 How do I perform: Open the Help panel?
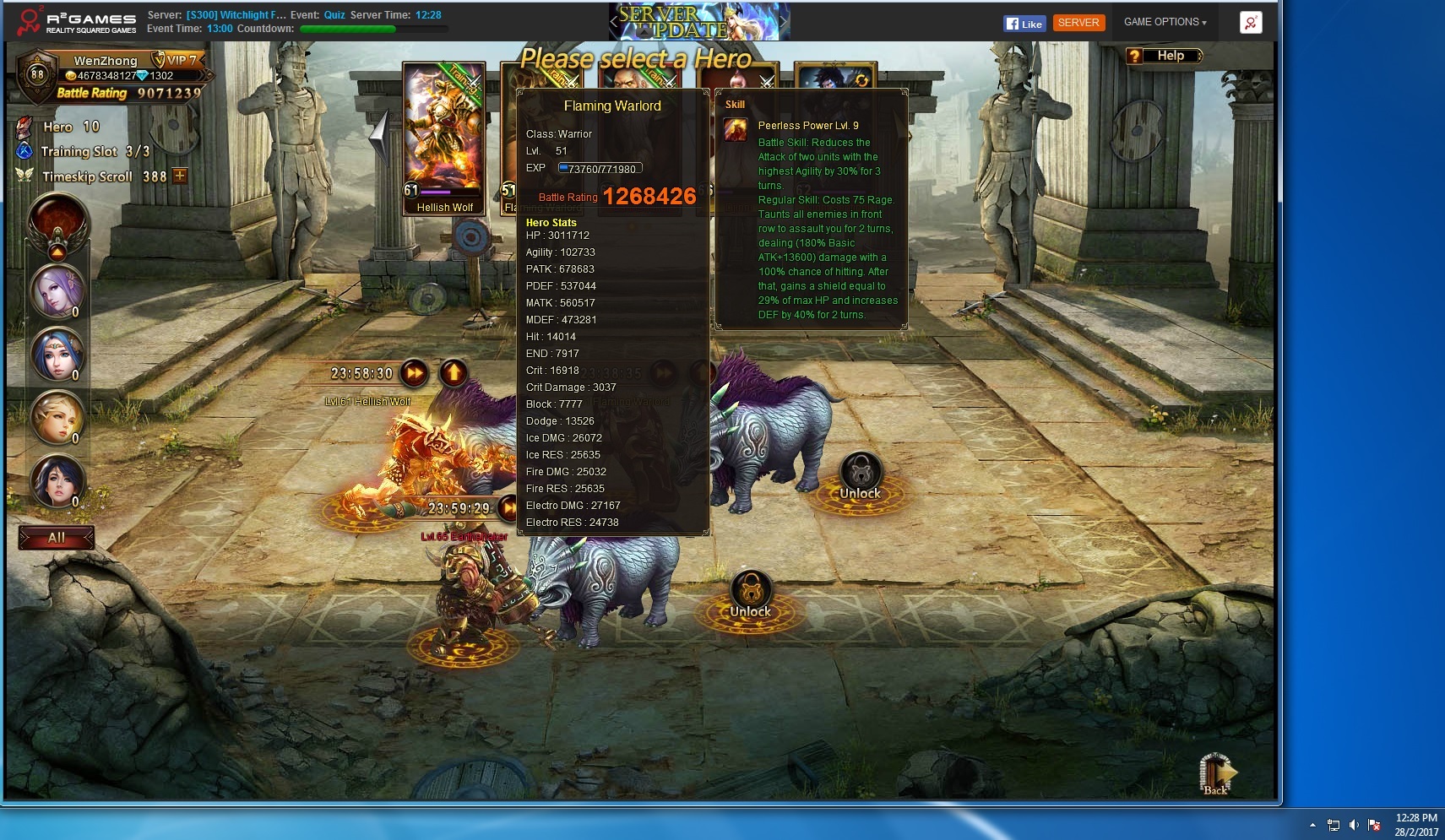[x=1164, y=56]
